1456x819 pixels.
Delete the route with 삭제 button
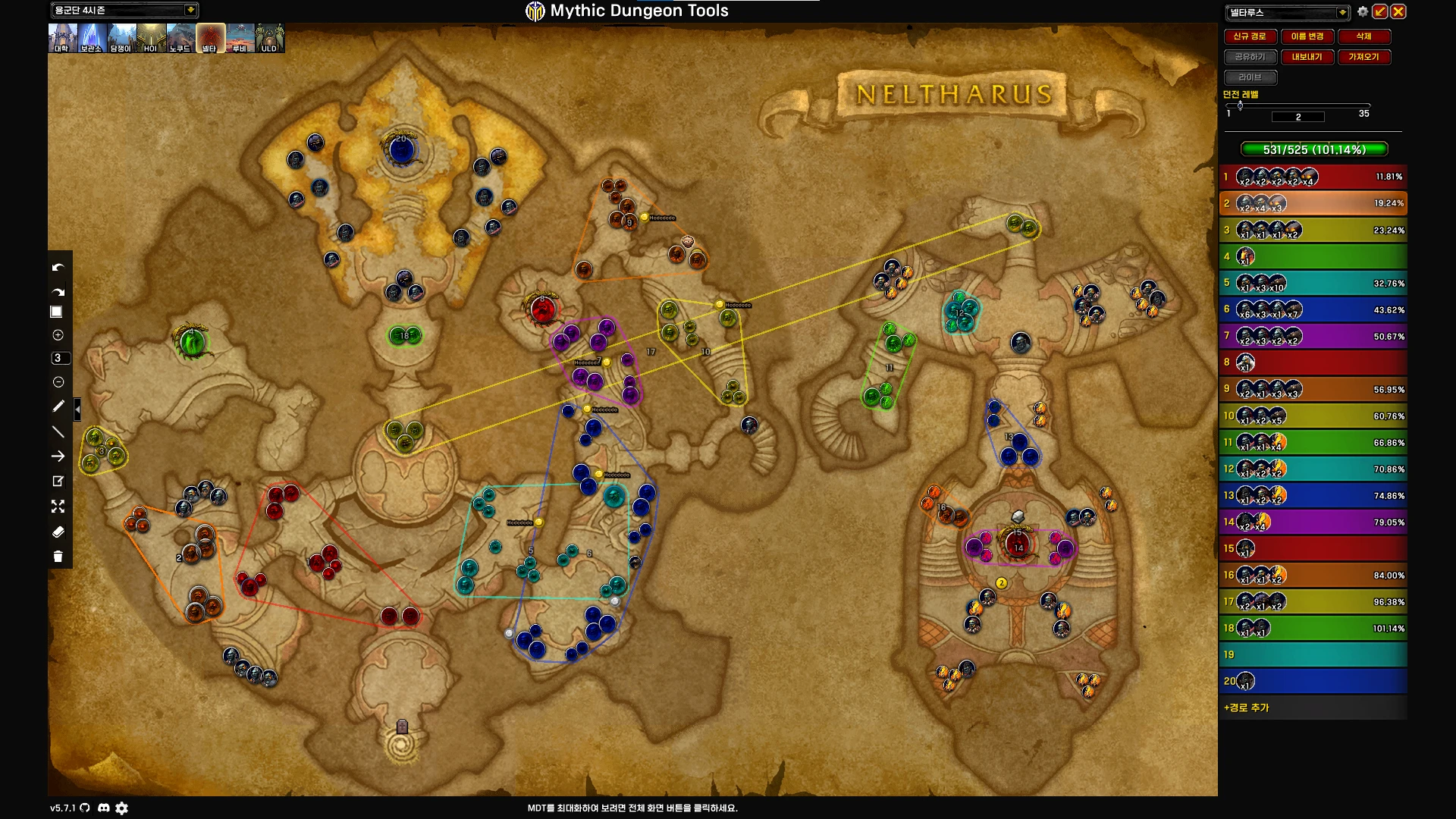click(x=1363, y=36)
